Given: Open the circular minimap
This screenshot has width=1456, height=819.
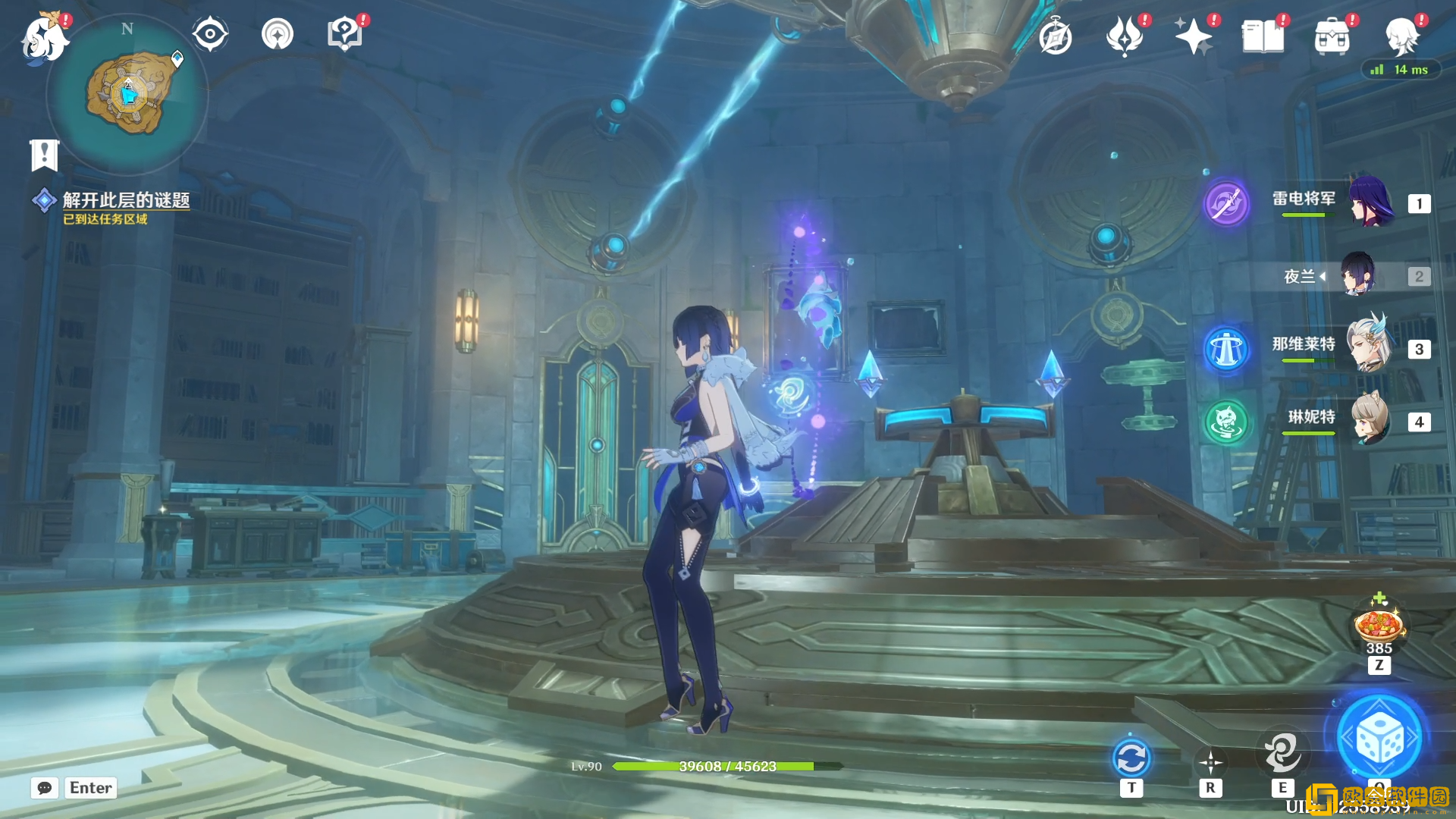Looking at the screenshot, I should coord(127,94).
